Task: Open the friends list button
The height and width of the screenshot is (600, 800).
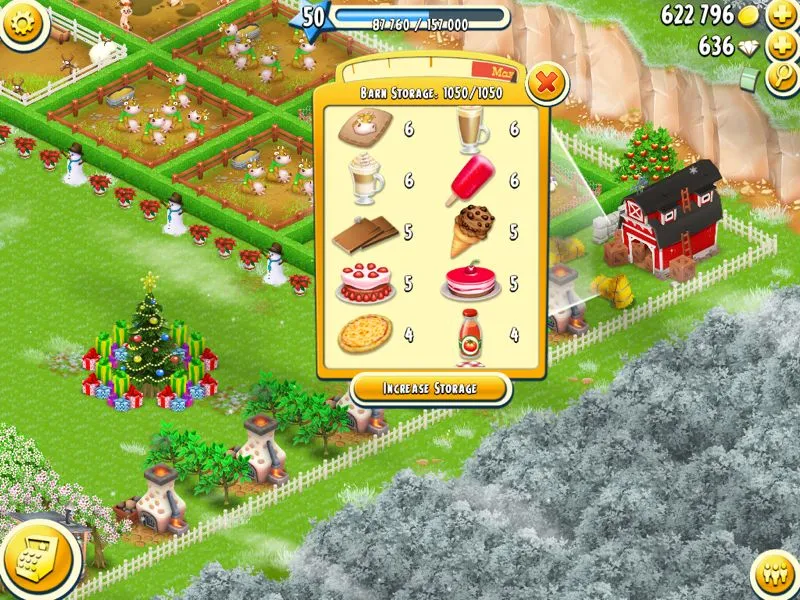Action: point(776,577)
